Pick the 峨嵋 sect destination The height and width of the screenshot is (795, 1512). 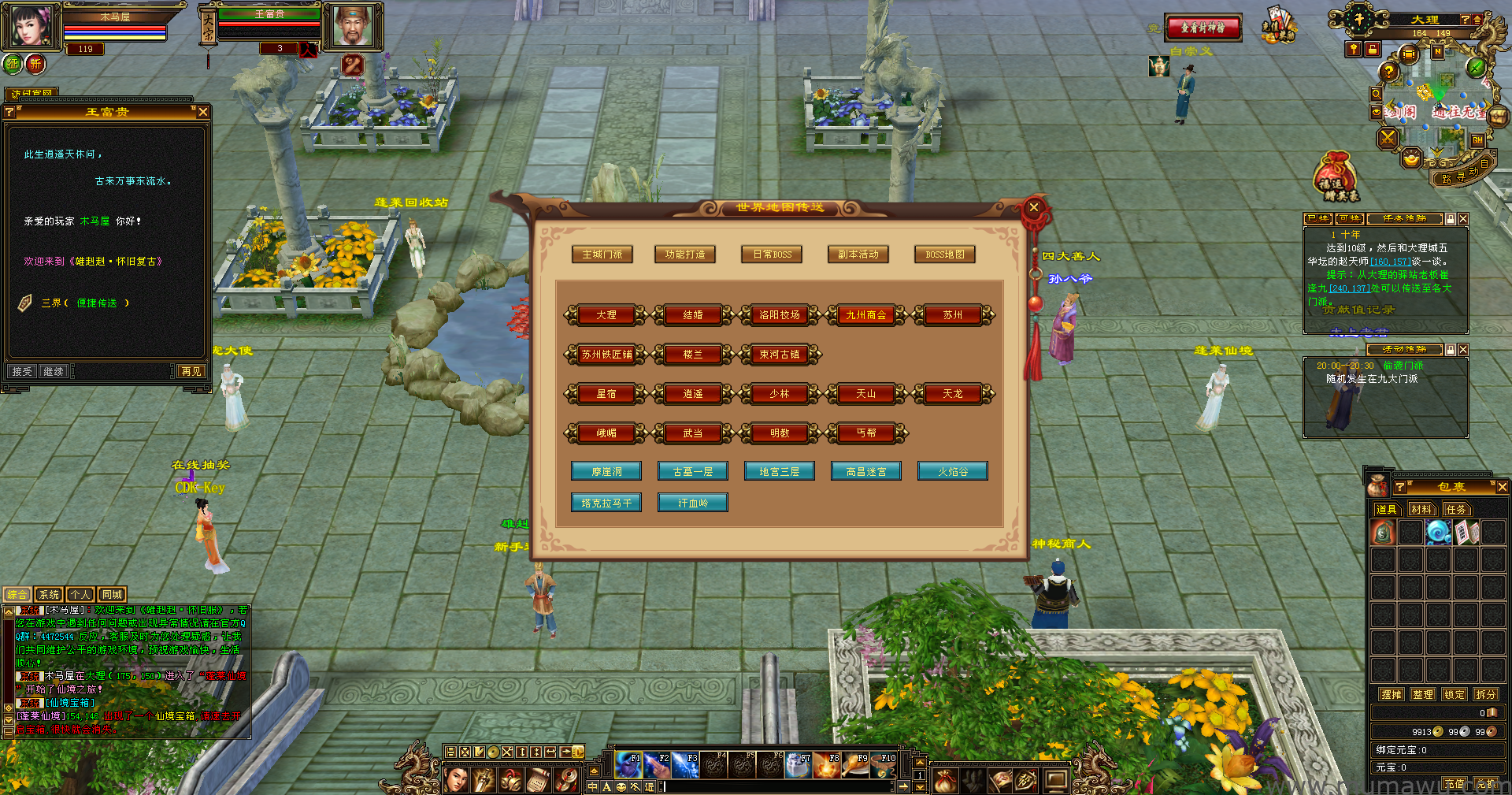pyautogui.click(x=606, y=433)
